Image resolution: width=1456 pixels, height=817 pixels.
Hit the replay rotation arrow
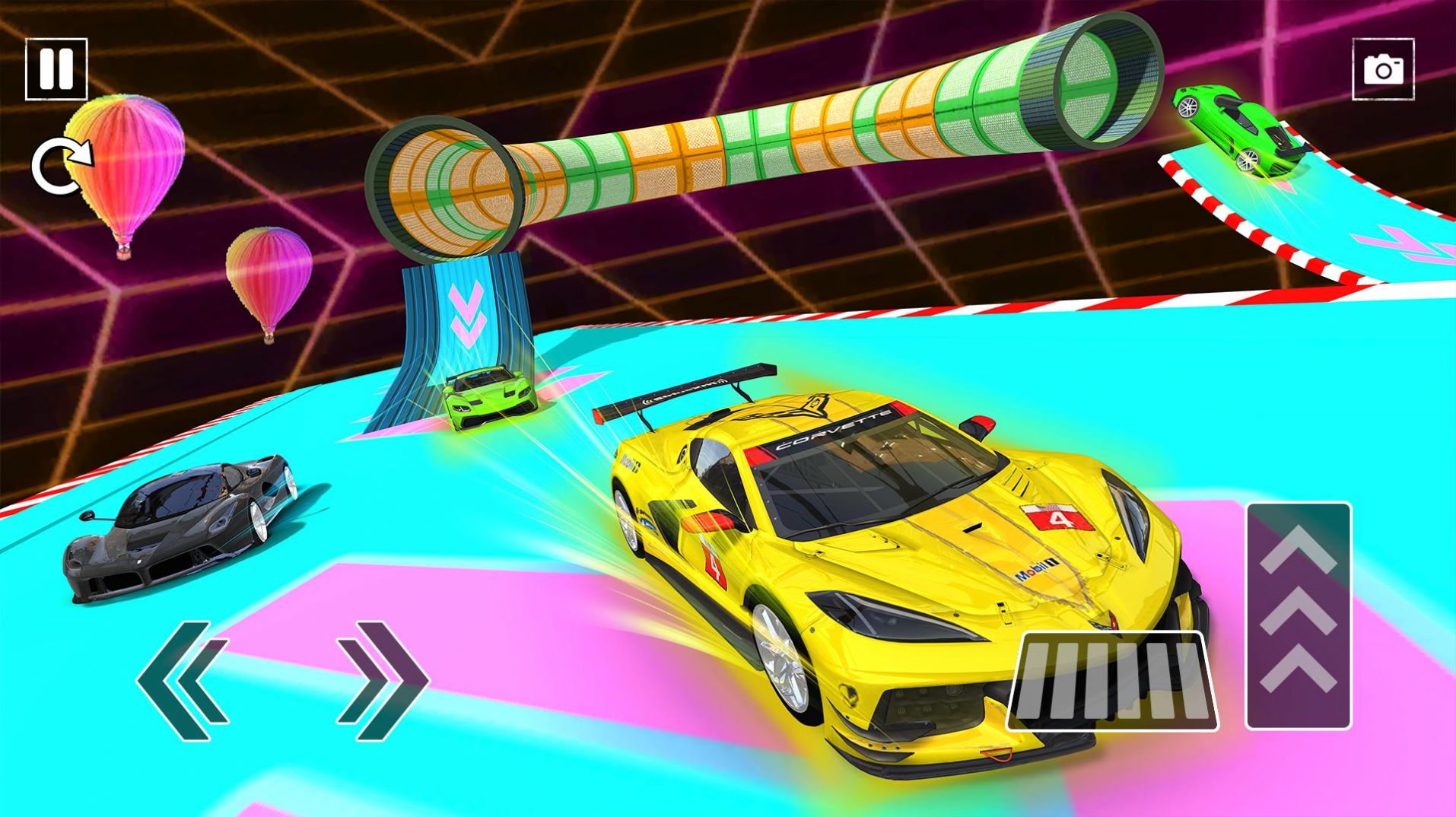coord(60,164)
